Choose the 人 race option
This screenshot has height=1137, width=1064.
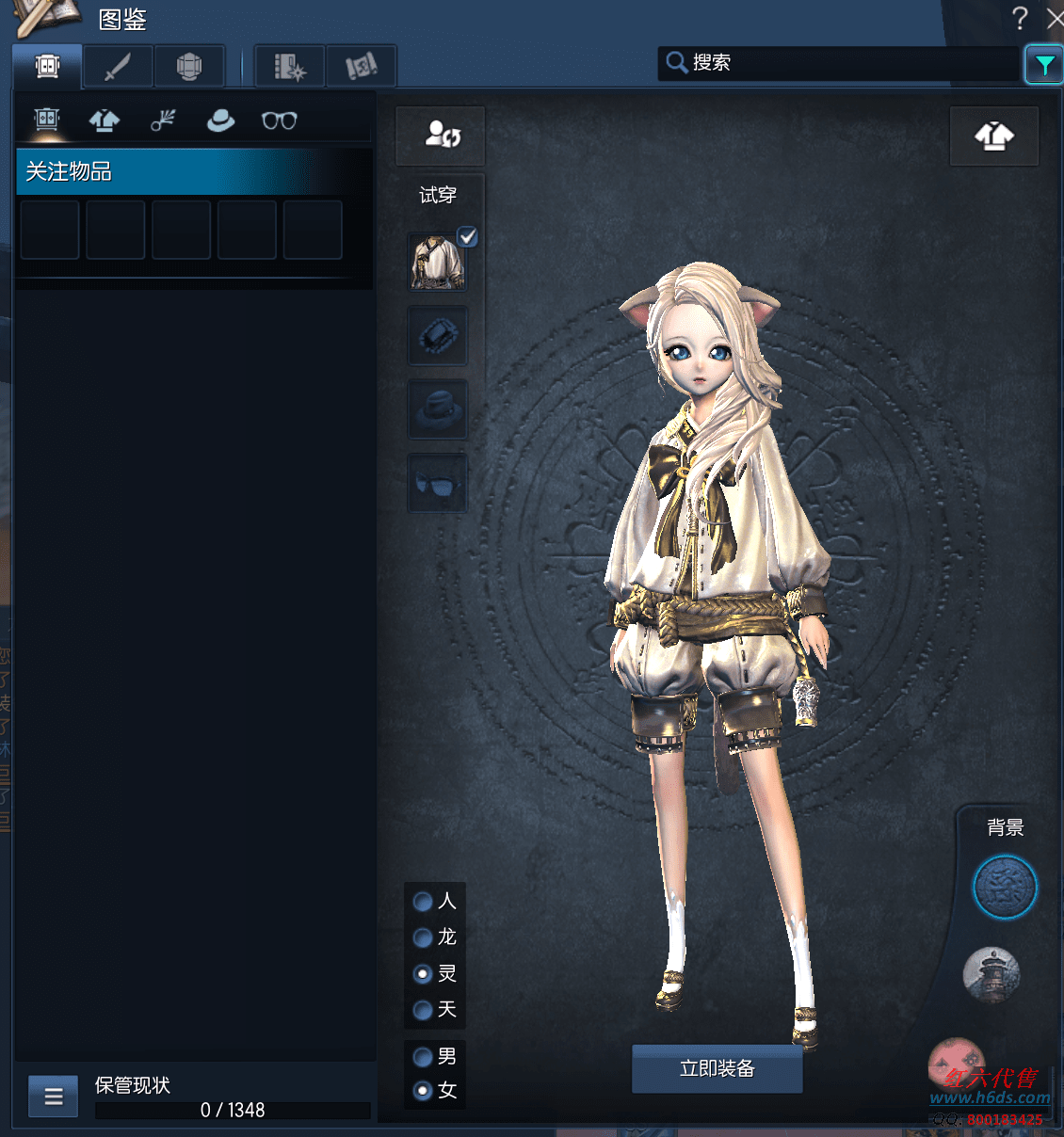coord(424,902)
